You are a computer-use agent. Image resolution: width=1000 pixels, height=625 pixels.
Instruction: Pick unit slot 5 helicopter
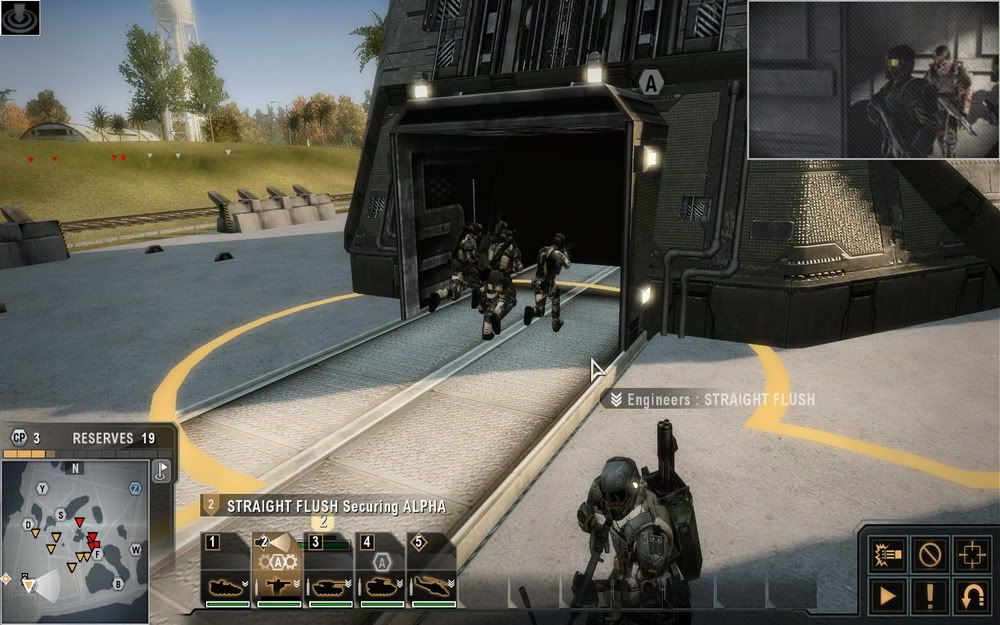tap(433, 573)
